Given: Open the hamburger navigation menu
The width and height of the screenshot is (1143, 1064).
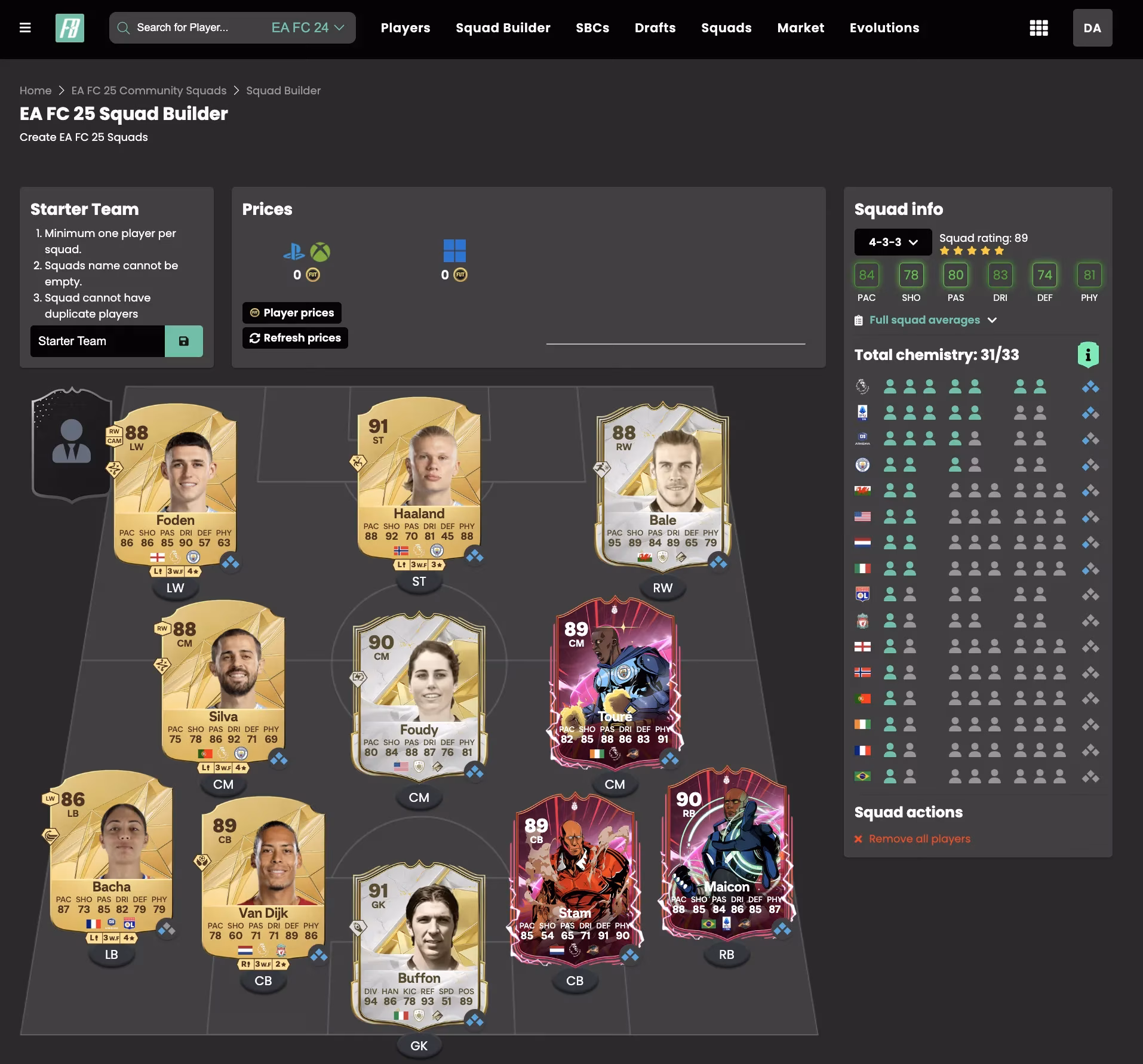Looking at the screenshot, I should [26, 27].
